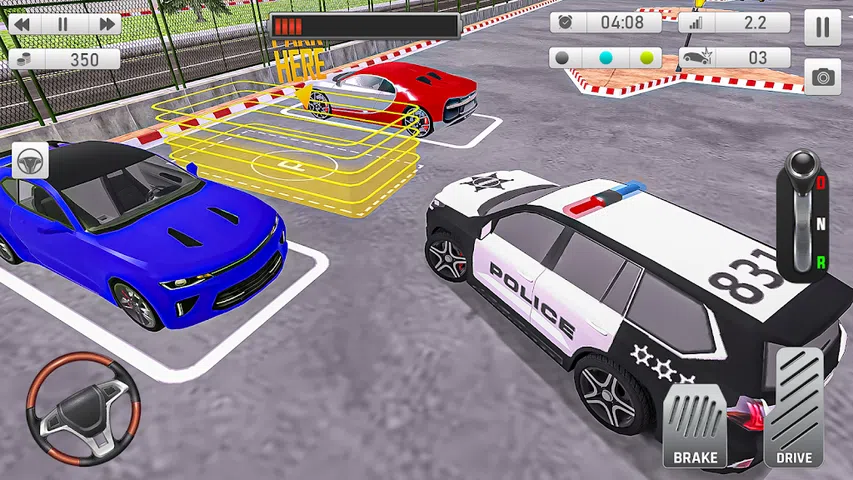Select the yellow-green color dot
Image resolution: width=853 pixels, height=480 pixels.
[646, 58]
